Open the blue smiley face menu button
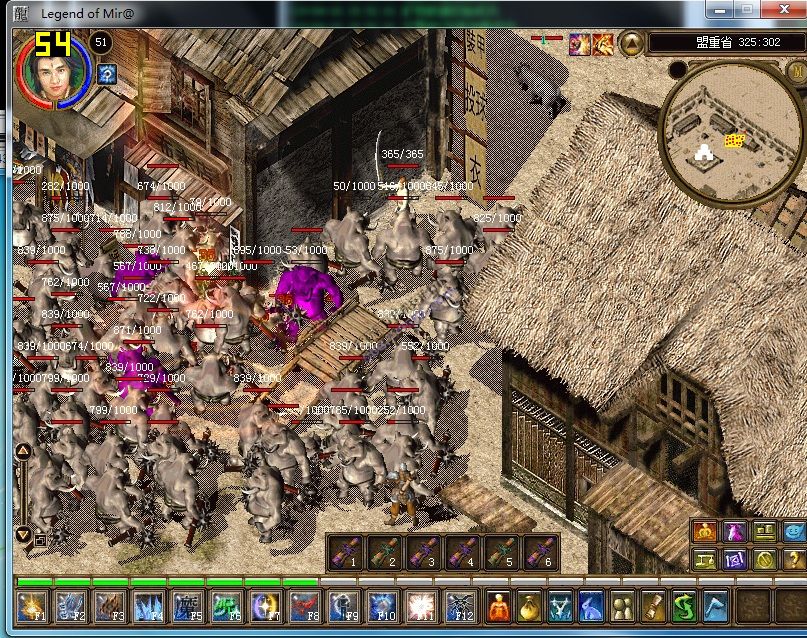The width and height of the screenshot is (807, 638). pos(795,532)
